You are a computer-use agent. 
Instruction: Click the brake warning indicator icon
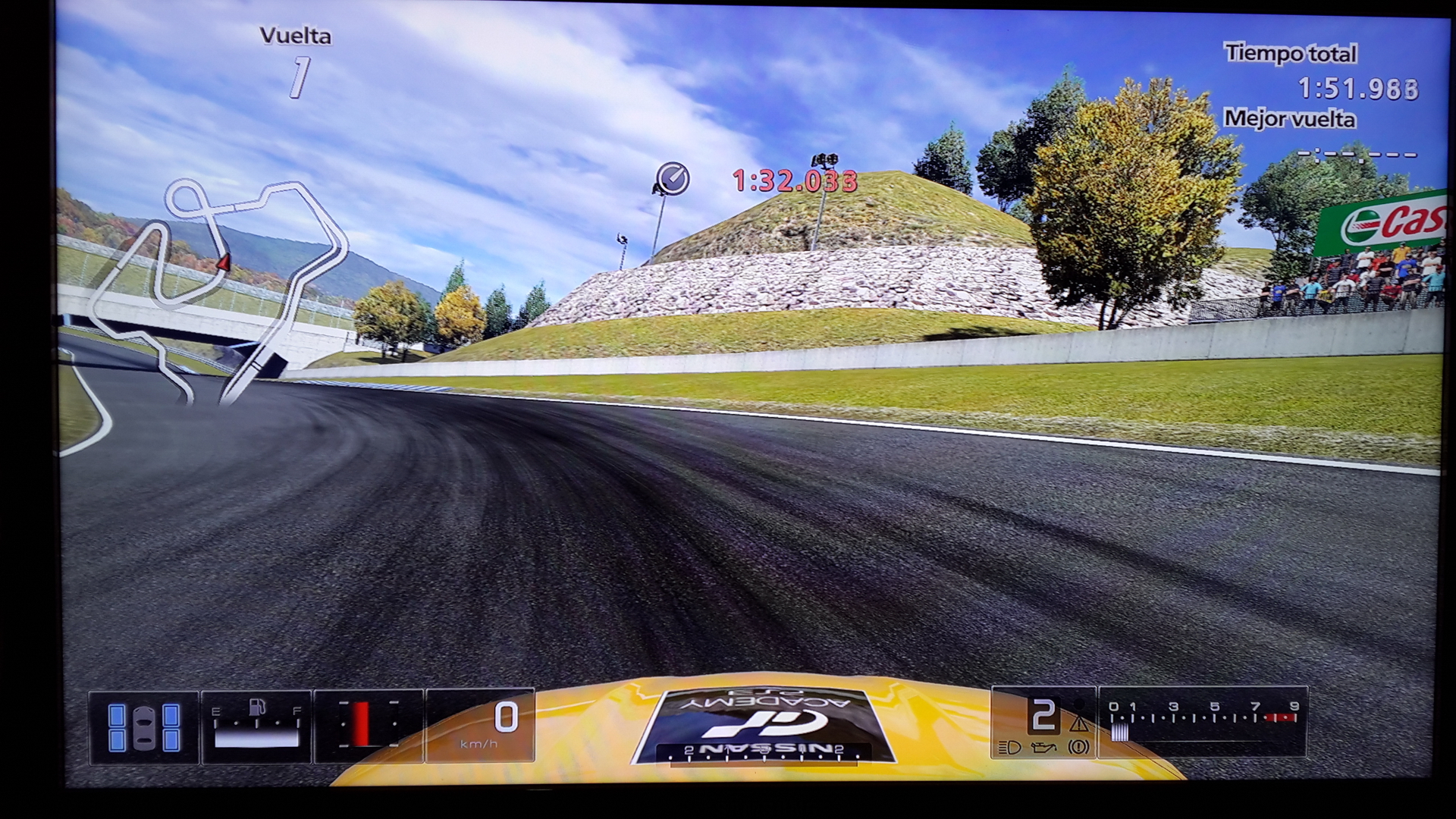(1078, 748)
